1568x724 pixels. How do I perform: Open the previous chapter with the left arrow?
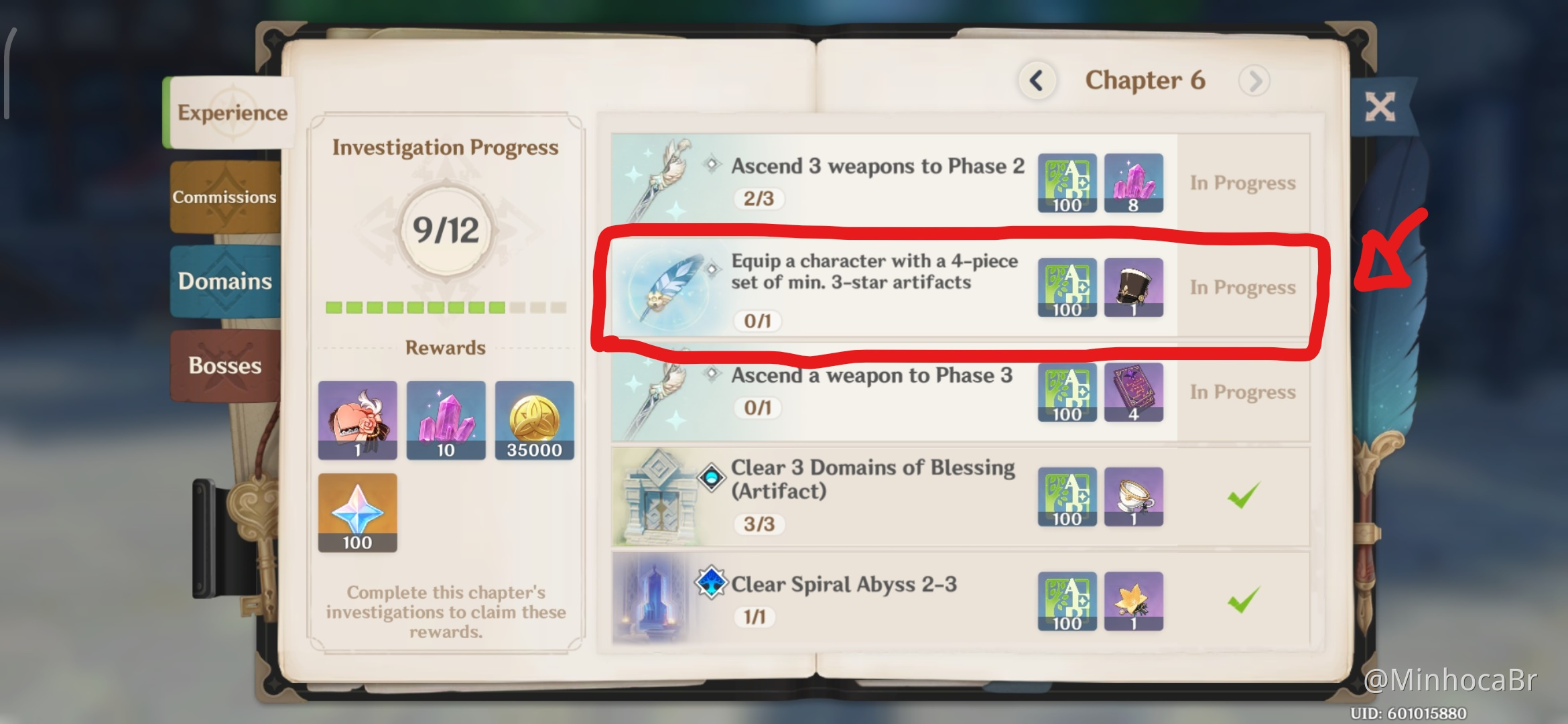tap(1036, 80)
